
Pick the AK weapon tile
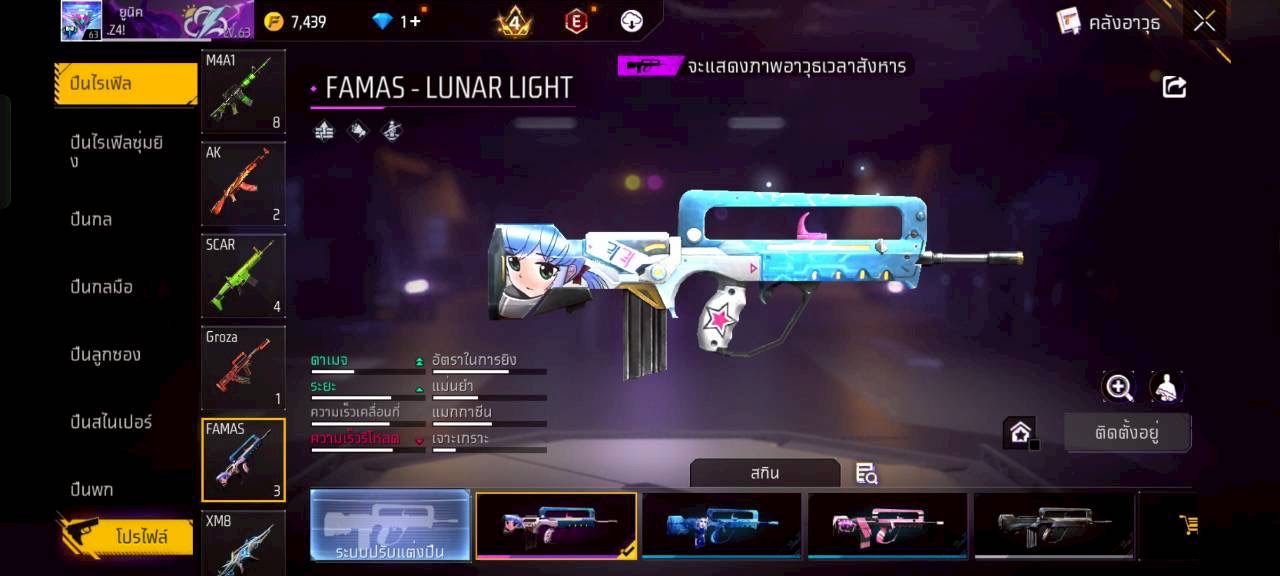click(x=243, y=184)
